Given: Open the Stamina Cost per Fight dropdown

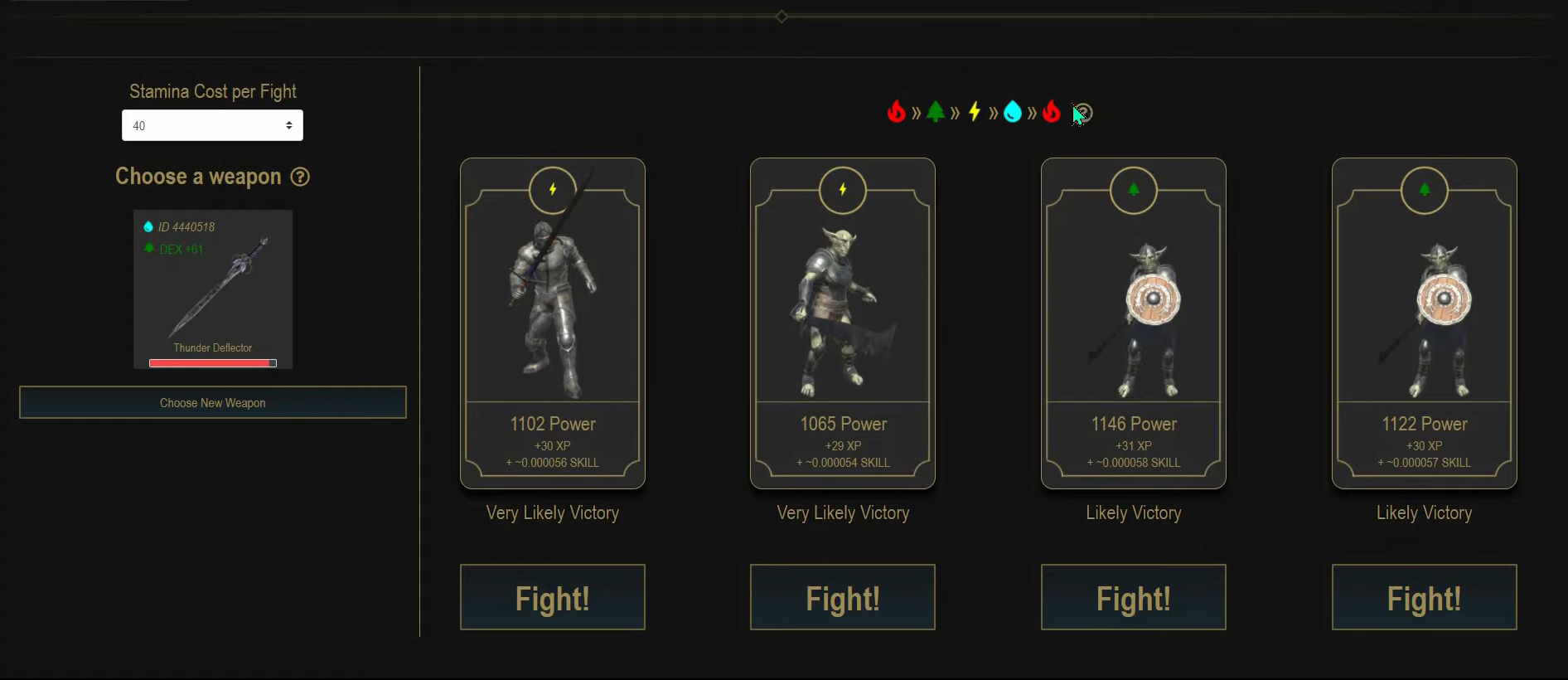Looking at the screenshot, I should tap(212, 125).
